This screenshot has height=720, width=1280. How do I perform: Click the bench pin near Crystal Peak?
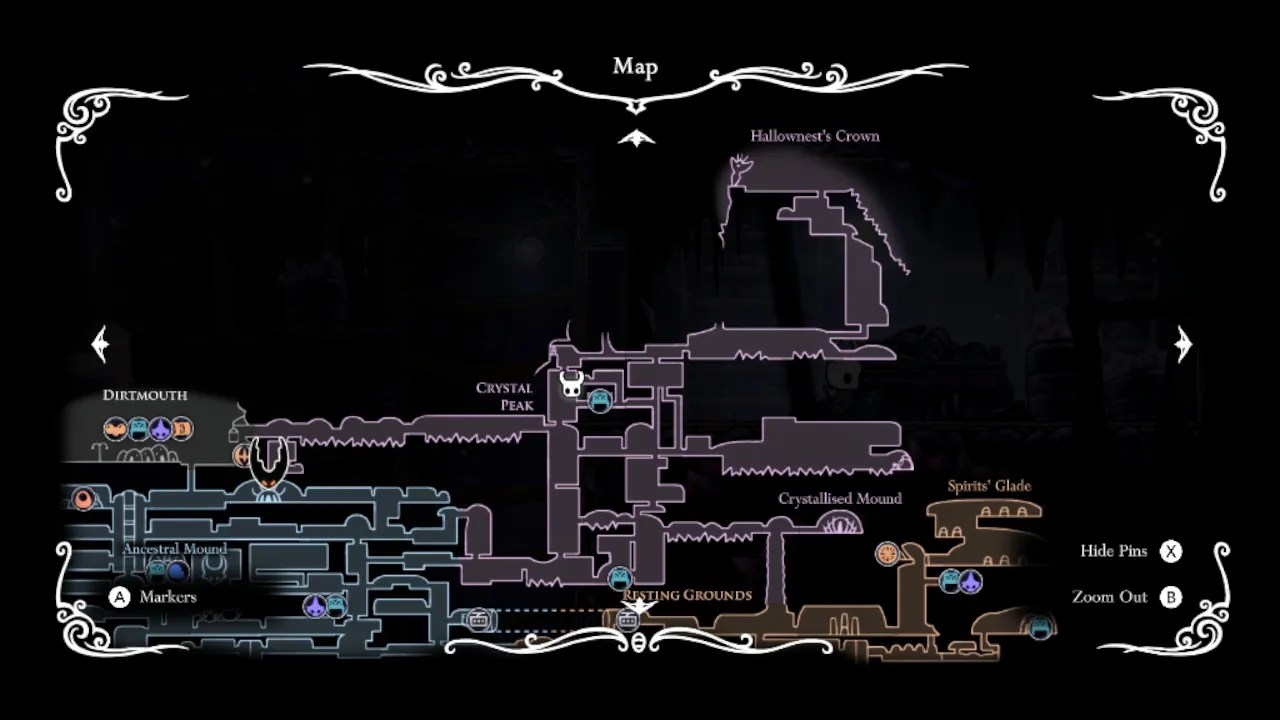pos(600,400)
